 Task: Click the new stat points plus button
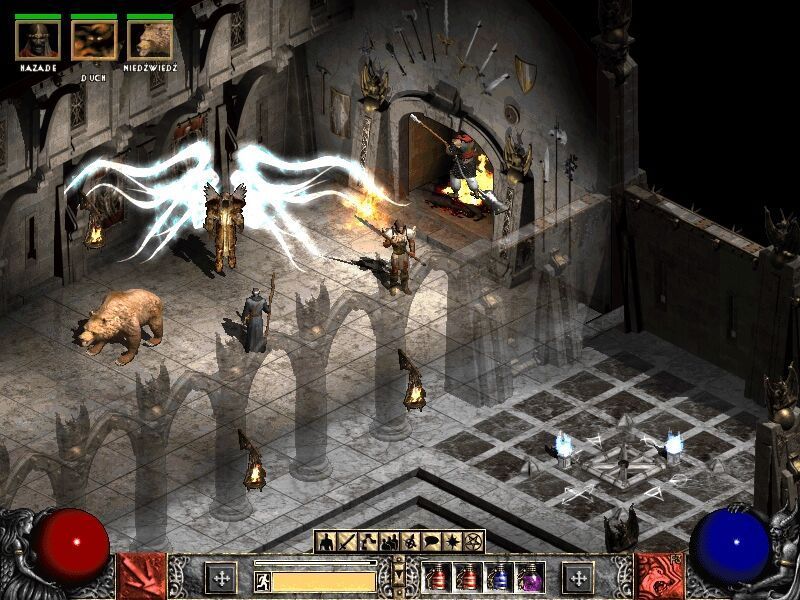(x=220, y=578)
